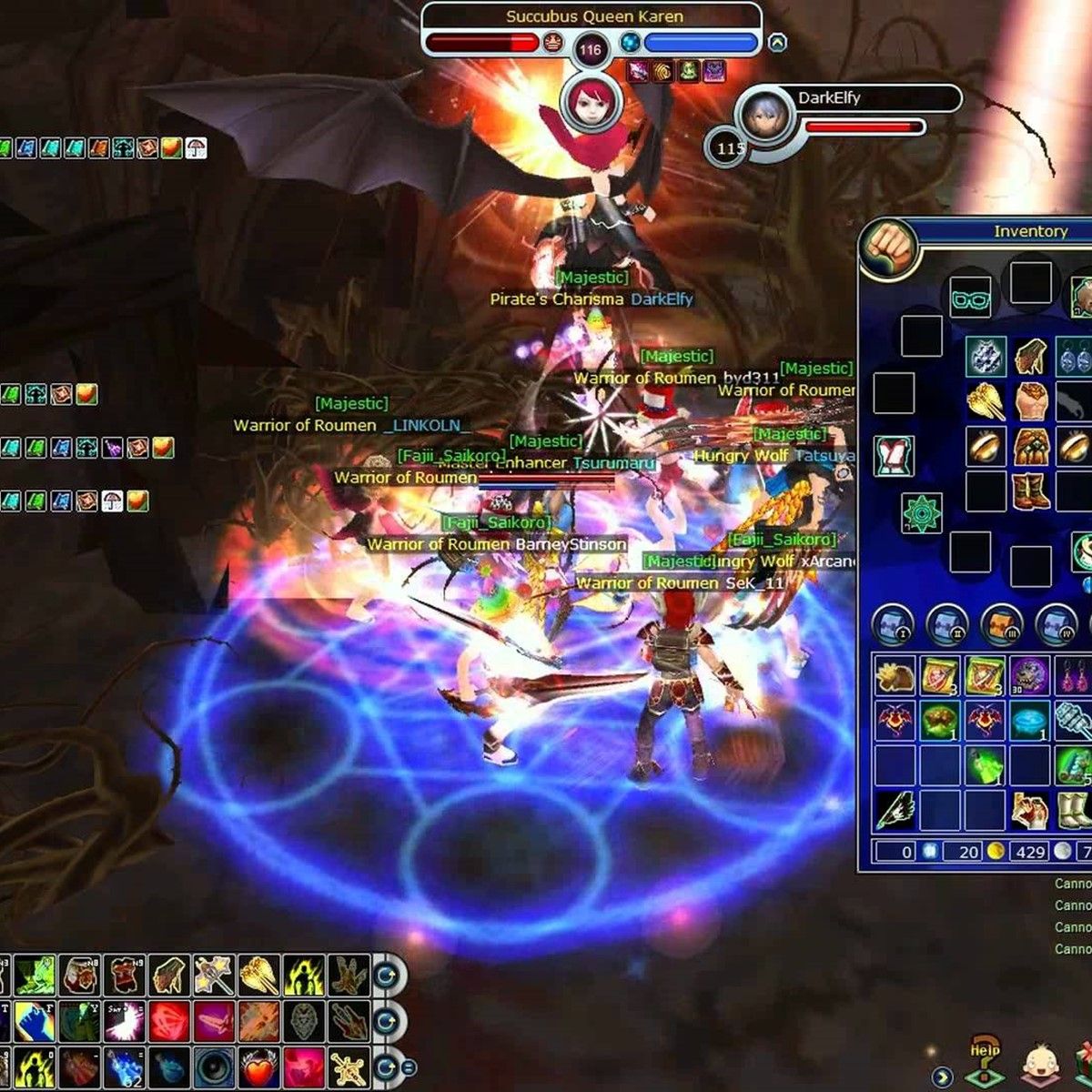This screenshot has height=1092, width=1092.
Task: Rotate the top hotbar row
Action: [389, 976]
